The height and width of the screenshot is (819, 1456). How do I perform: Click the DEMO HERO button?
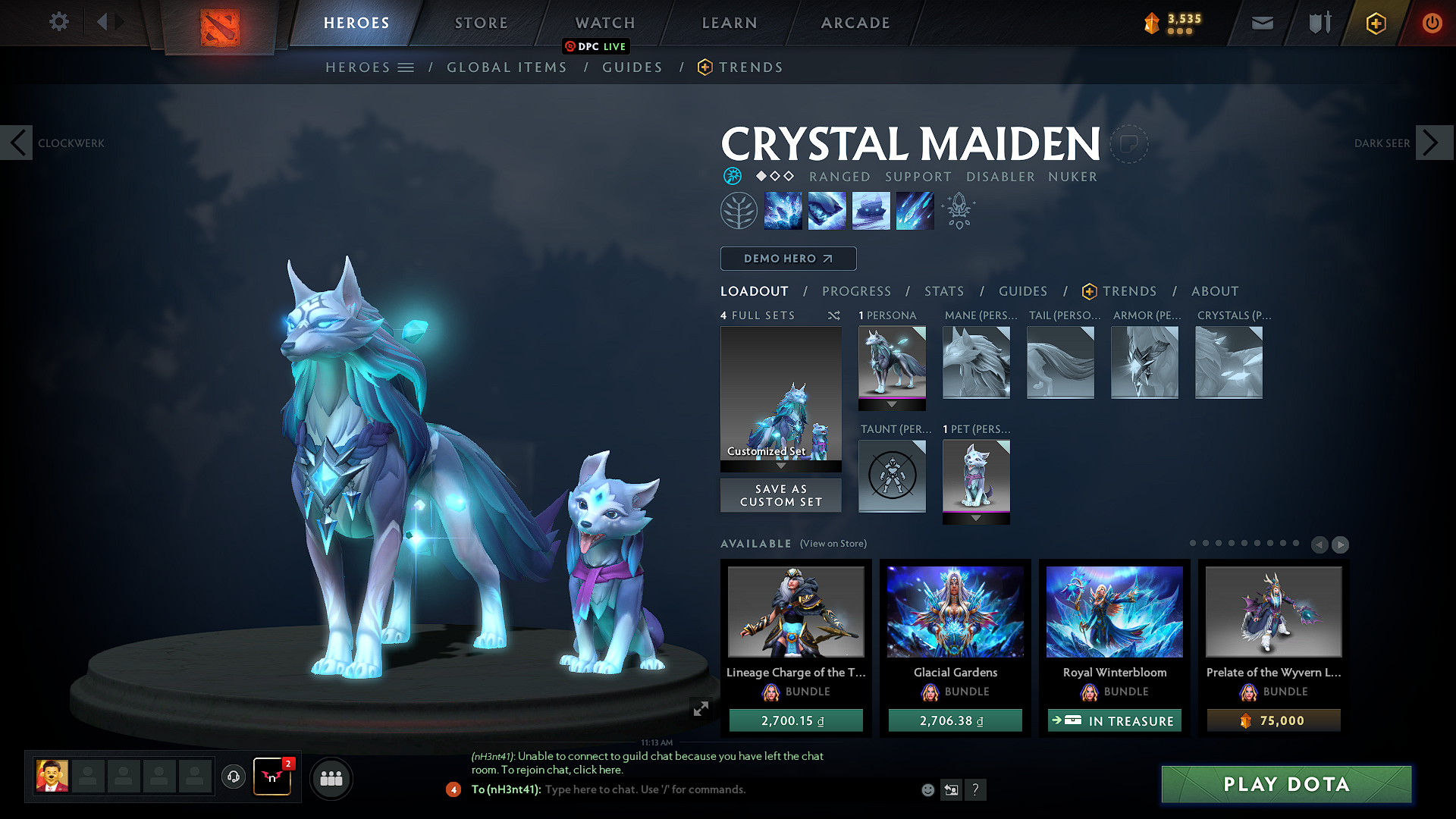tap(788, 259)
